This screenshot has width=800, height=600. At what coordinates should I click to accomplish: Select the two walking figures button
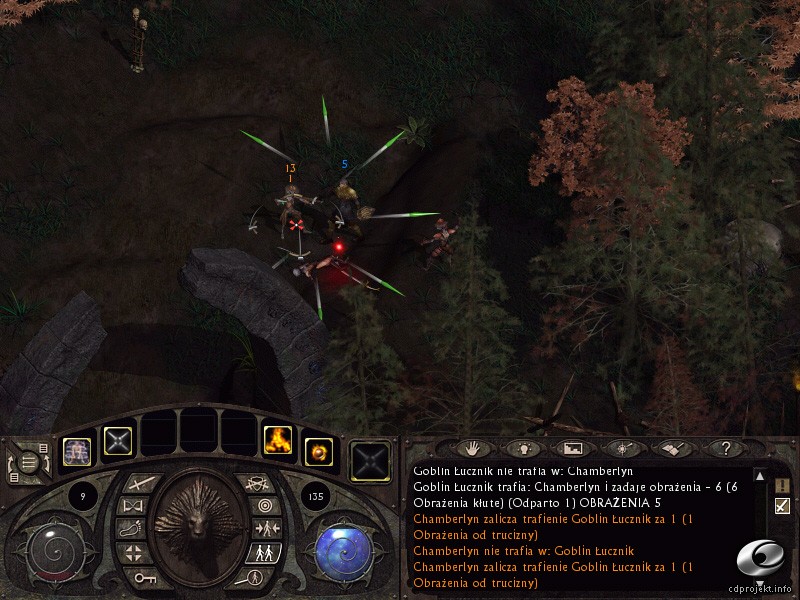point(264,552)
